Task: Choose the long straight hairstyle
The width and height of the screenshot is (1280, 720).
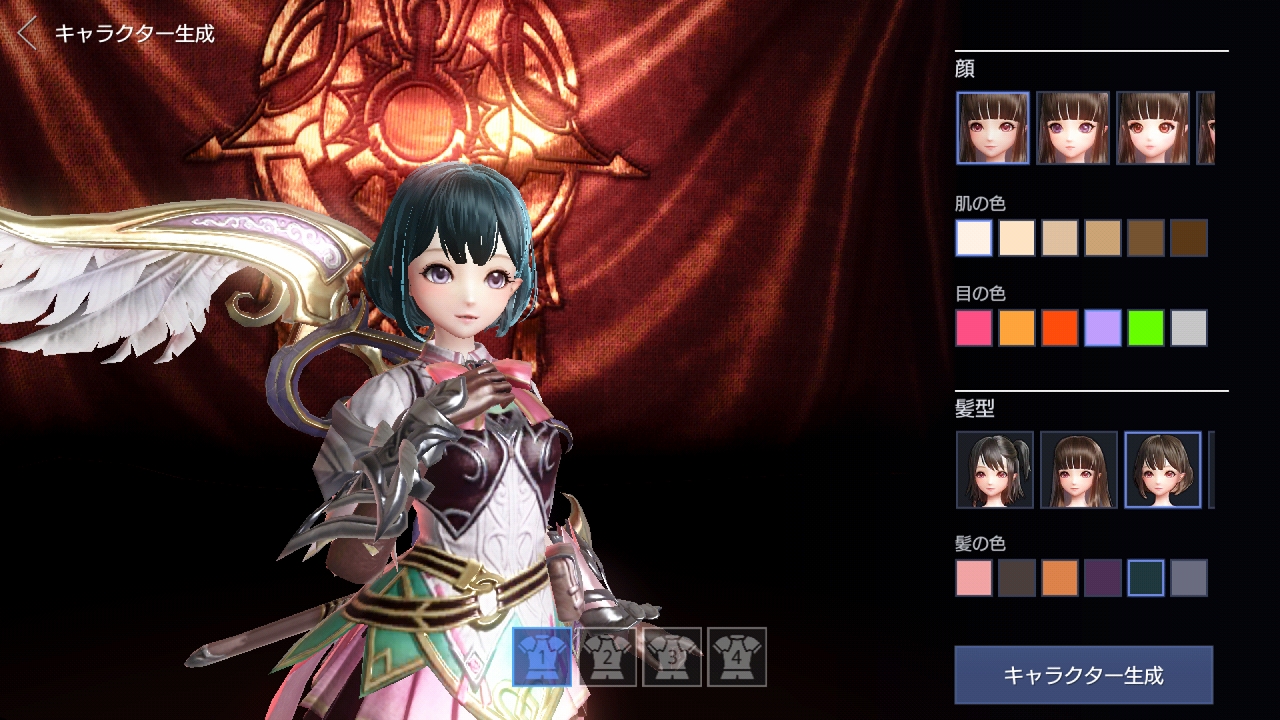Action: click(x=1079, y=470)
